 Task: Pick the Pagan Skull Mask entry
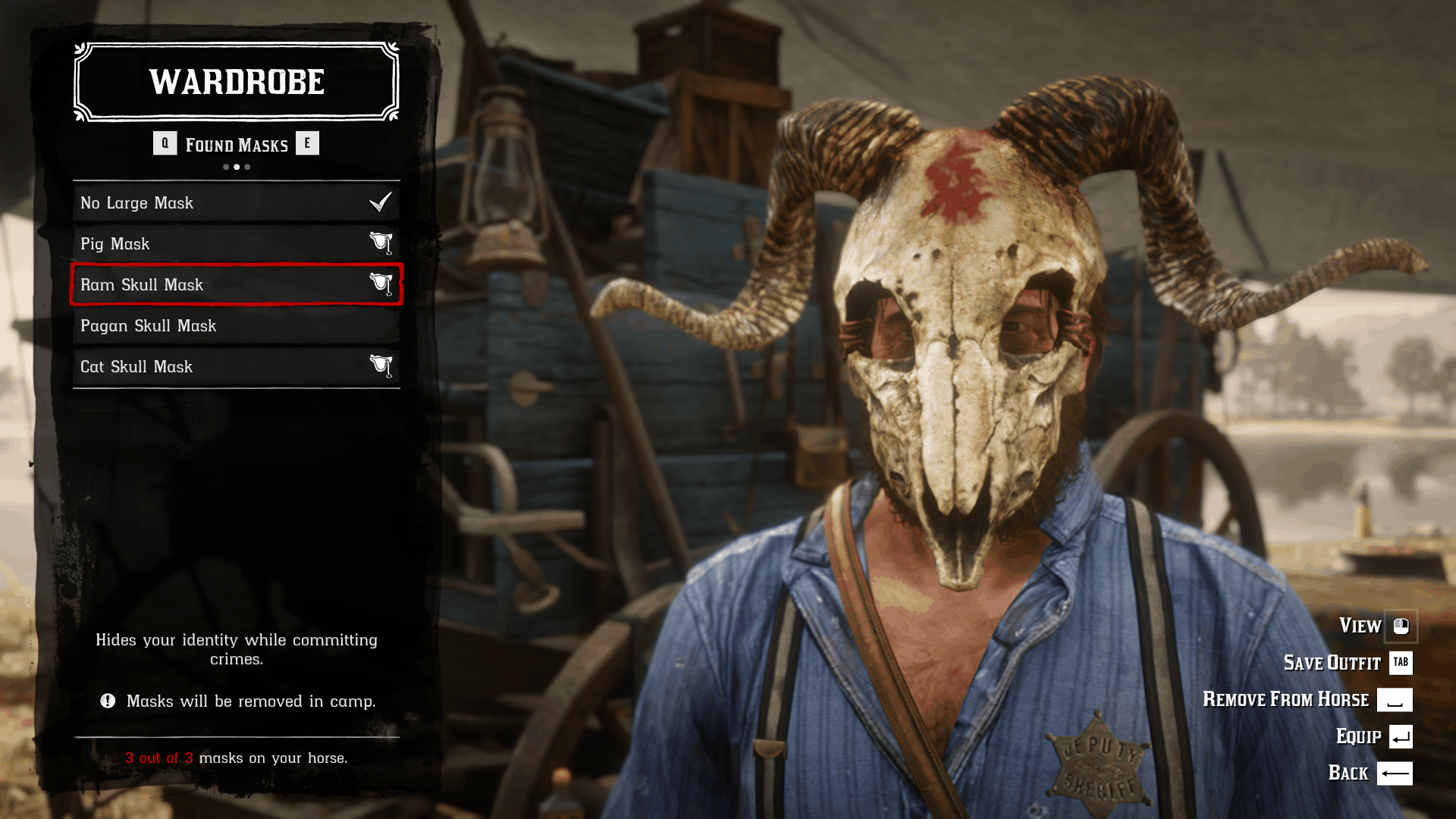coord(236,326)
